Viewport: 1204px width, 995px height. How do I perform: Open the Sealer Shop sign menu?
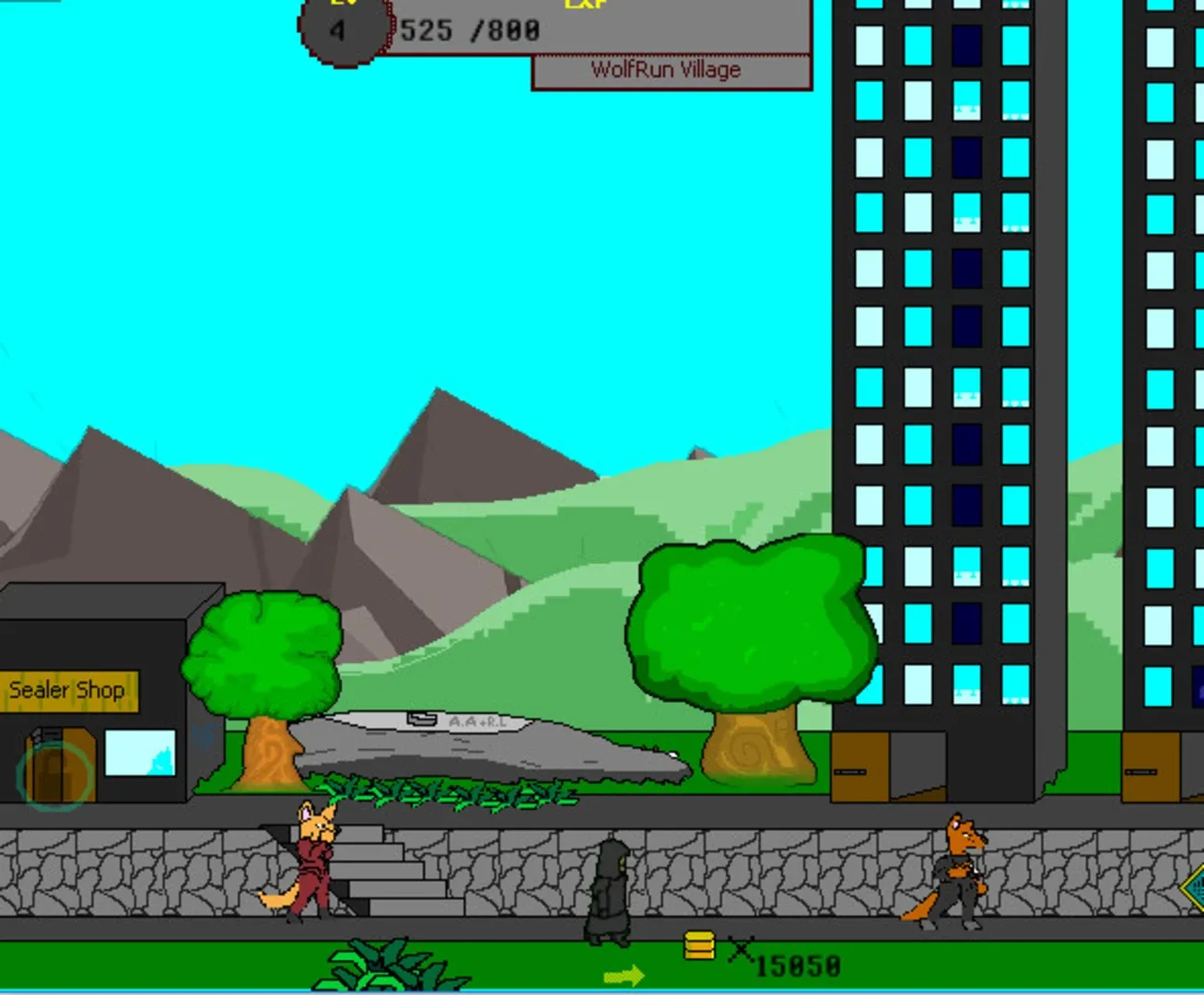click(x=66, y=689)
